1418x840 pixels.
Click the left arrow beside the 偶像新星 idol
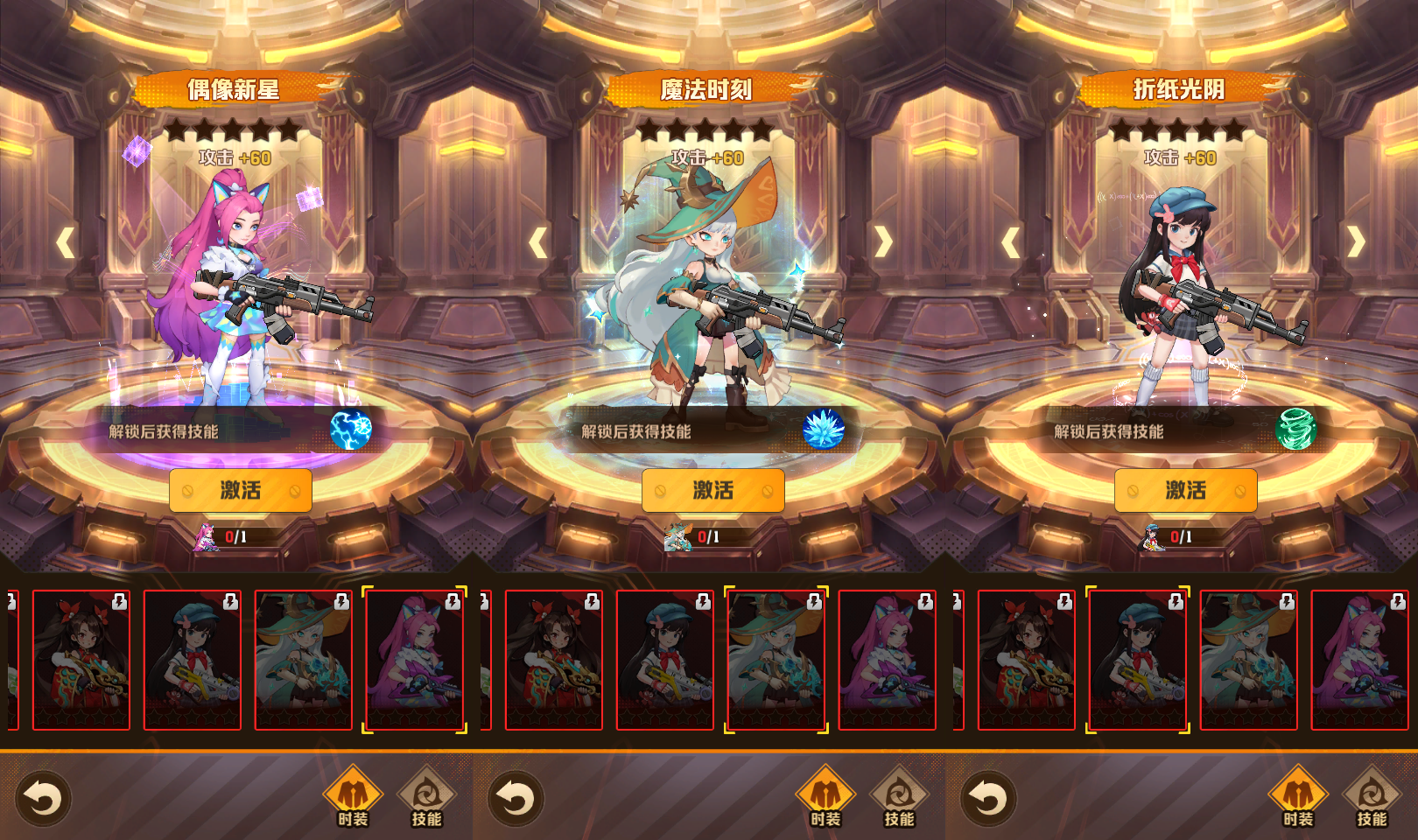coord(66,242)
